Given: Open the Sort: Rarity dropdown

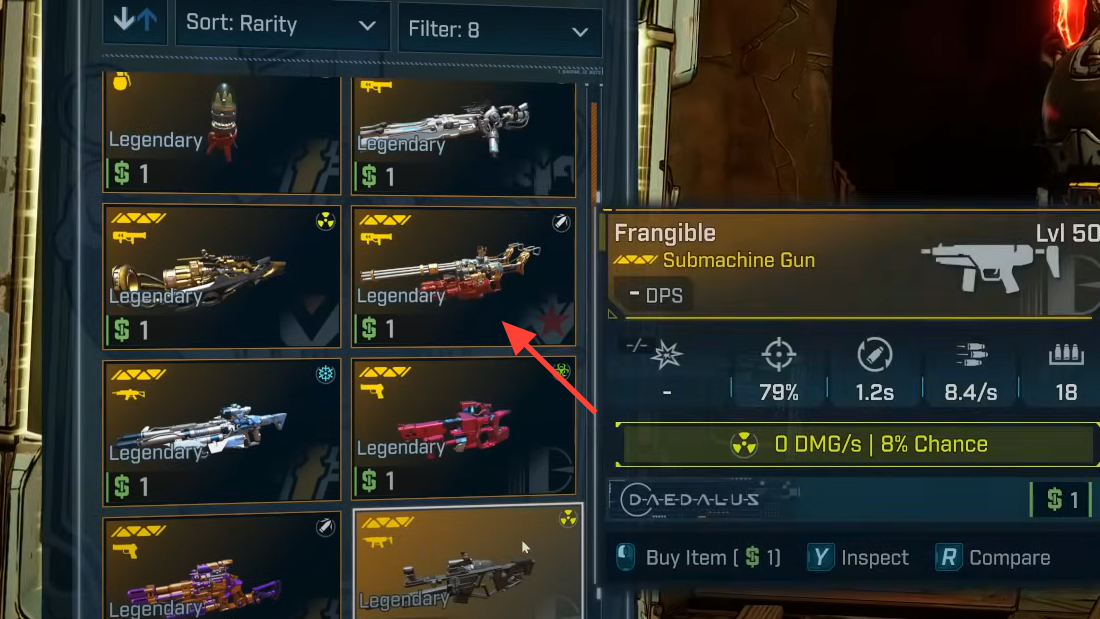Looking at the screenshot, I should pyautogui.click(x=281, y=24).
